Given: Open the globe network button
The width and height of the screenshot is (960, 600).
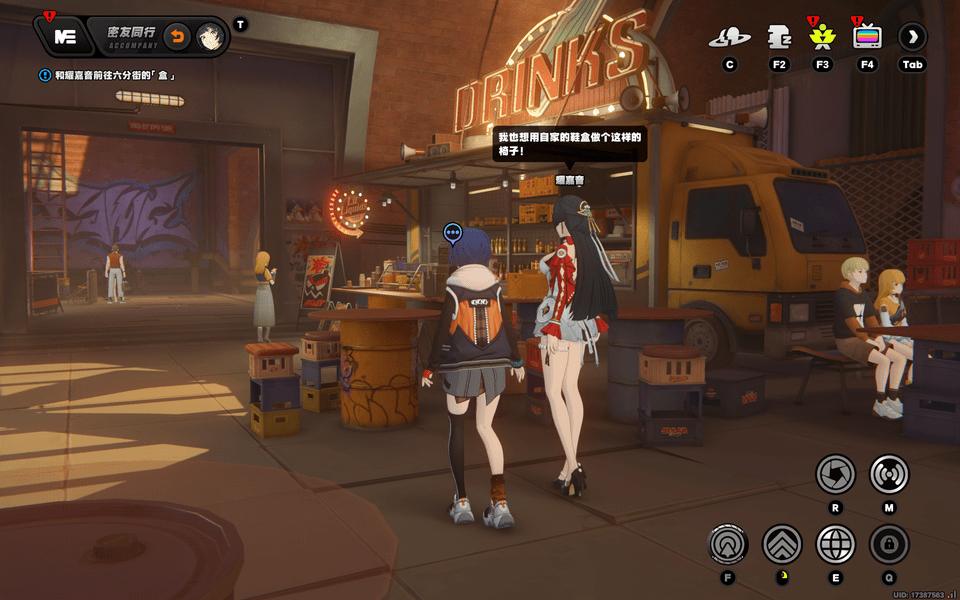Looking at the screenshot, I should [836, 545].
